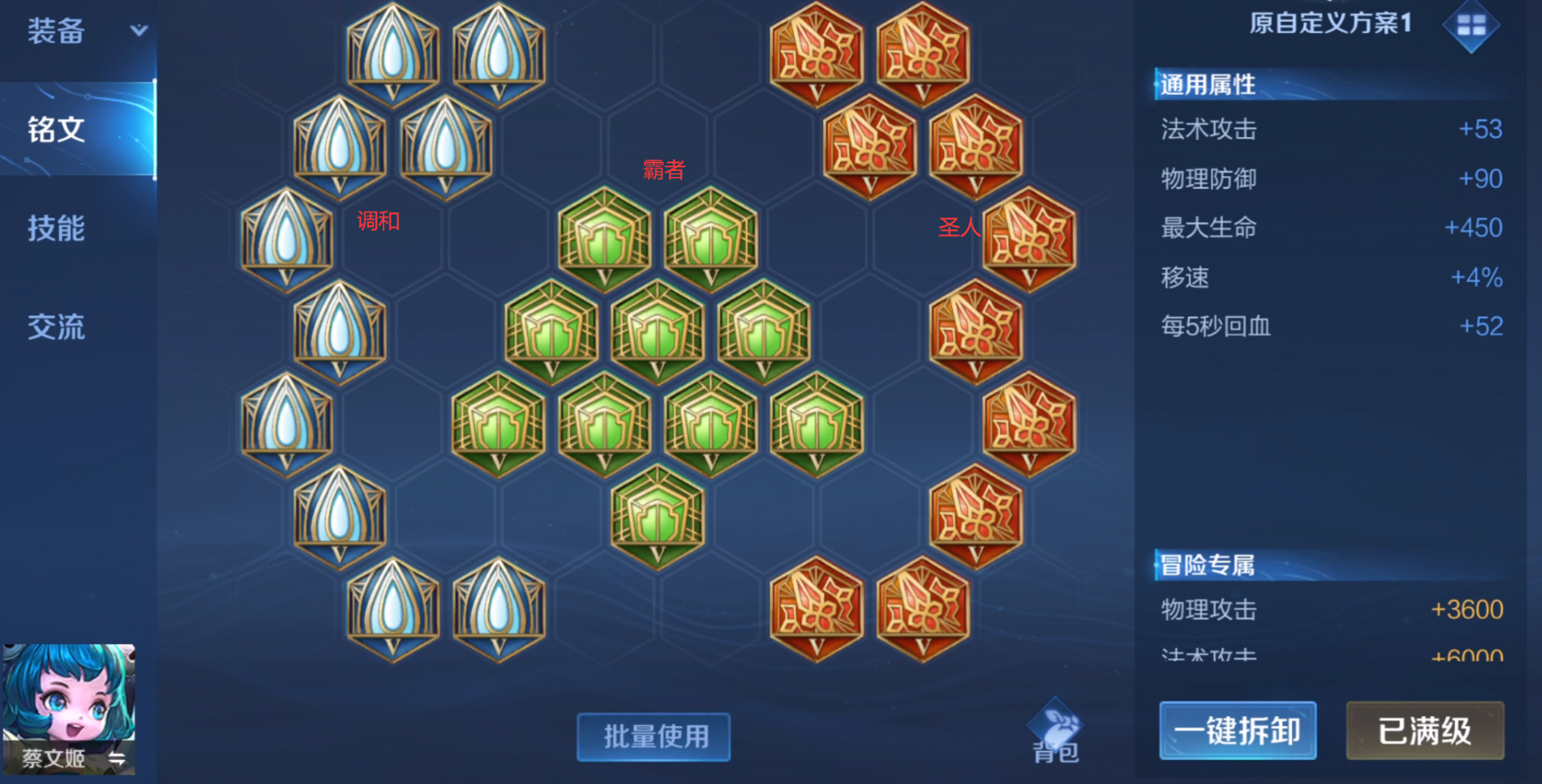Switch hero via 蔡文姬 portrait
1542x784 pixels.
point(69,708)
